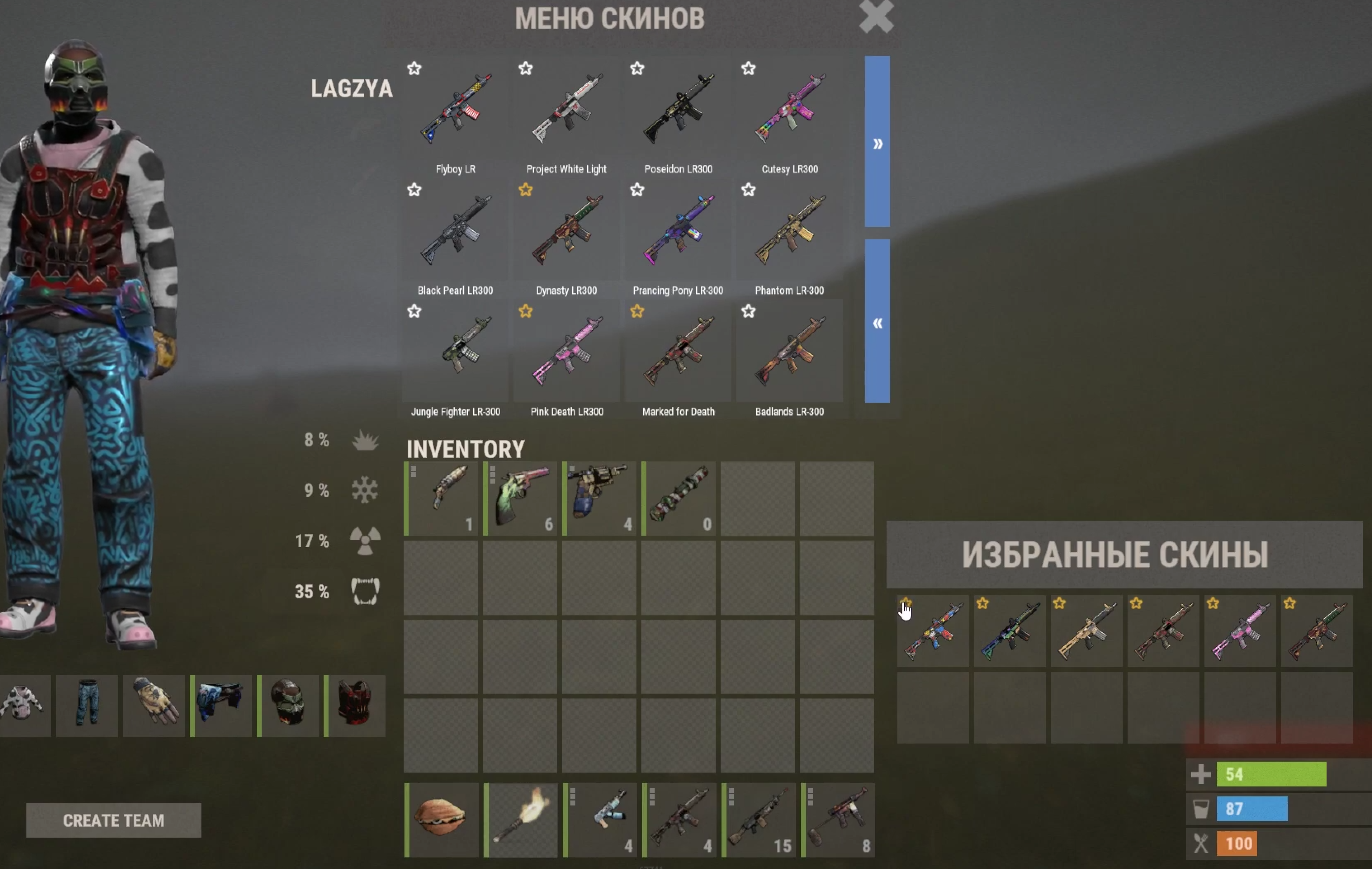
Task: Choose the tan rifle in favorite skins
Action: (x=1086, y=631)
